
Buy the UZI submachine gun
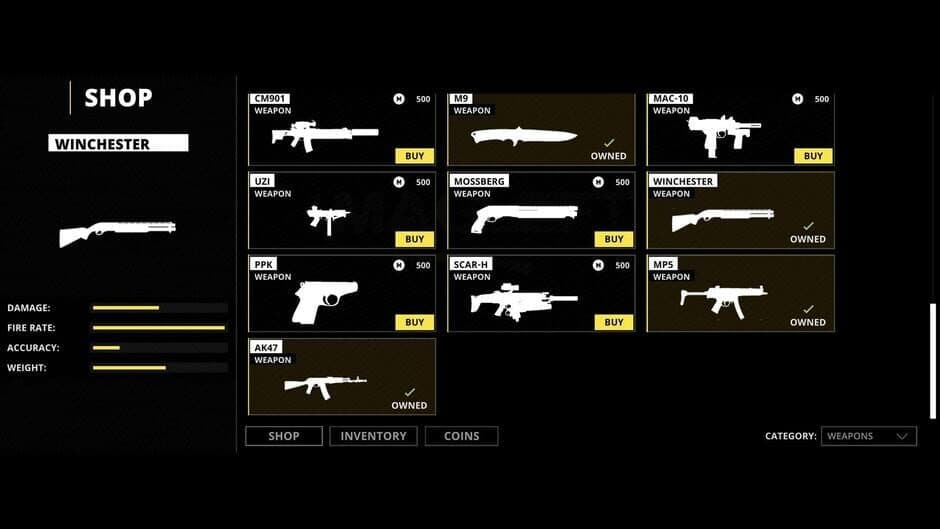pyautogui.click(x=414, y=239)
